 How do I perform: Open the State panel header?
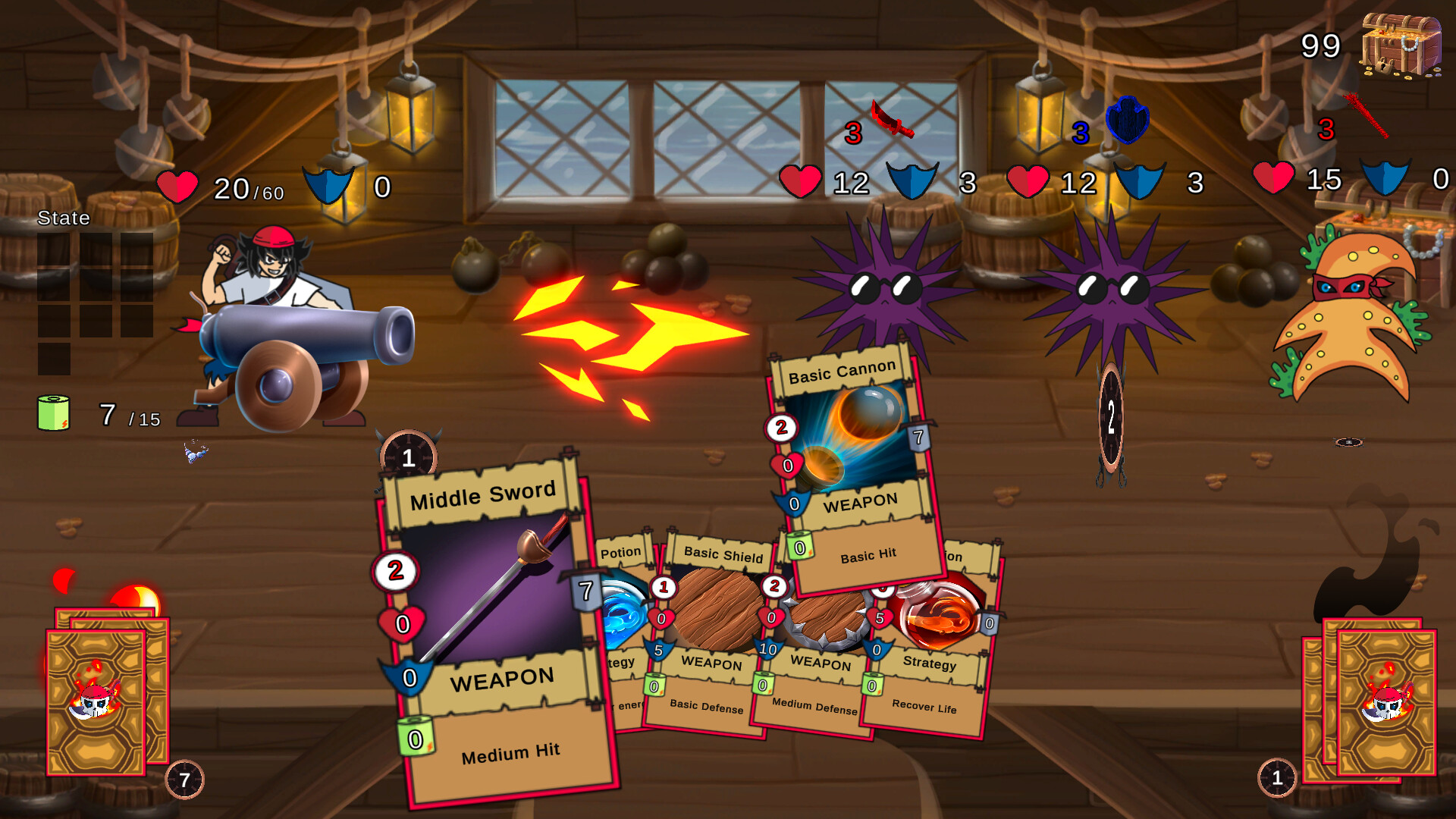tap(64, 218)
